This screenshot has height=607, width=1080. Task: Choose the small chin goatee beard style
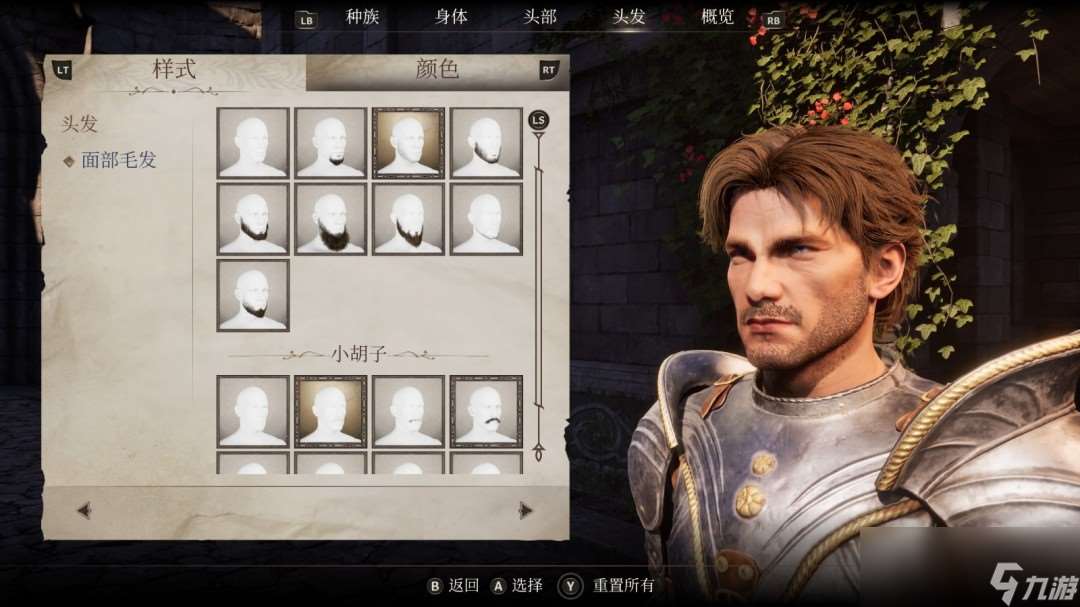(331, 143)
